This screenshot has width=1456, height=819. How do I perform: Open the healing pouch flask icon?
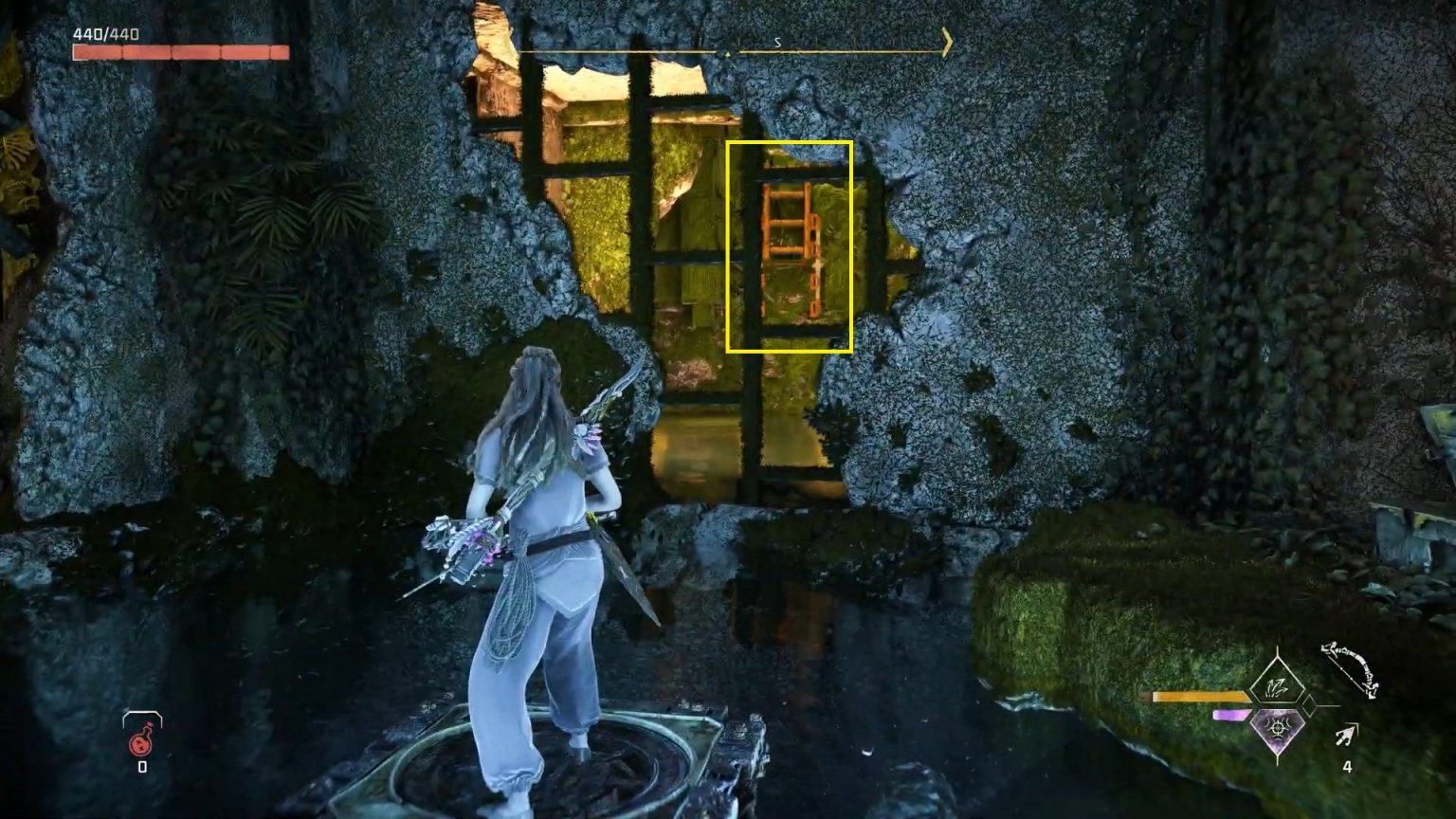(x=140, y=743)
